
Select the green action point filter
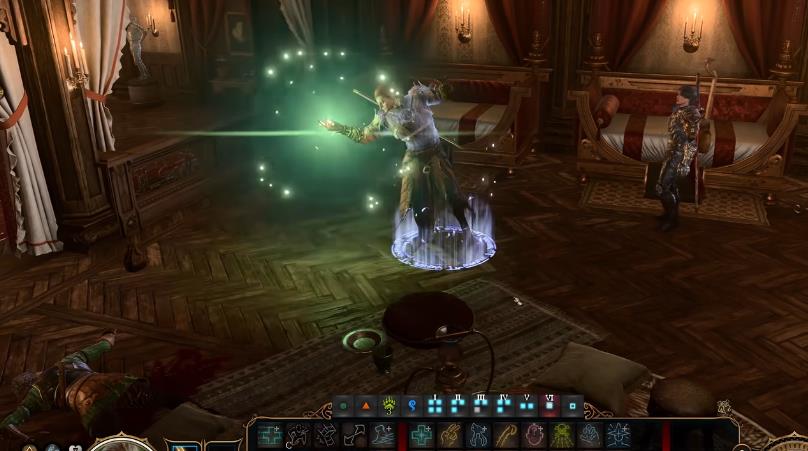tap(343, 406)
